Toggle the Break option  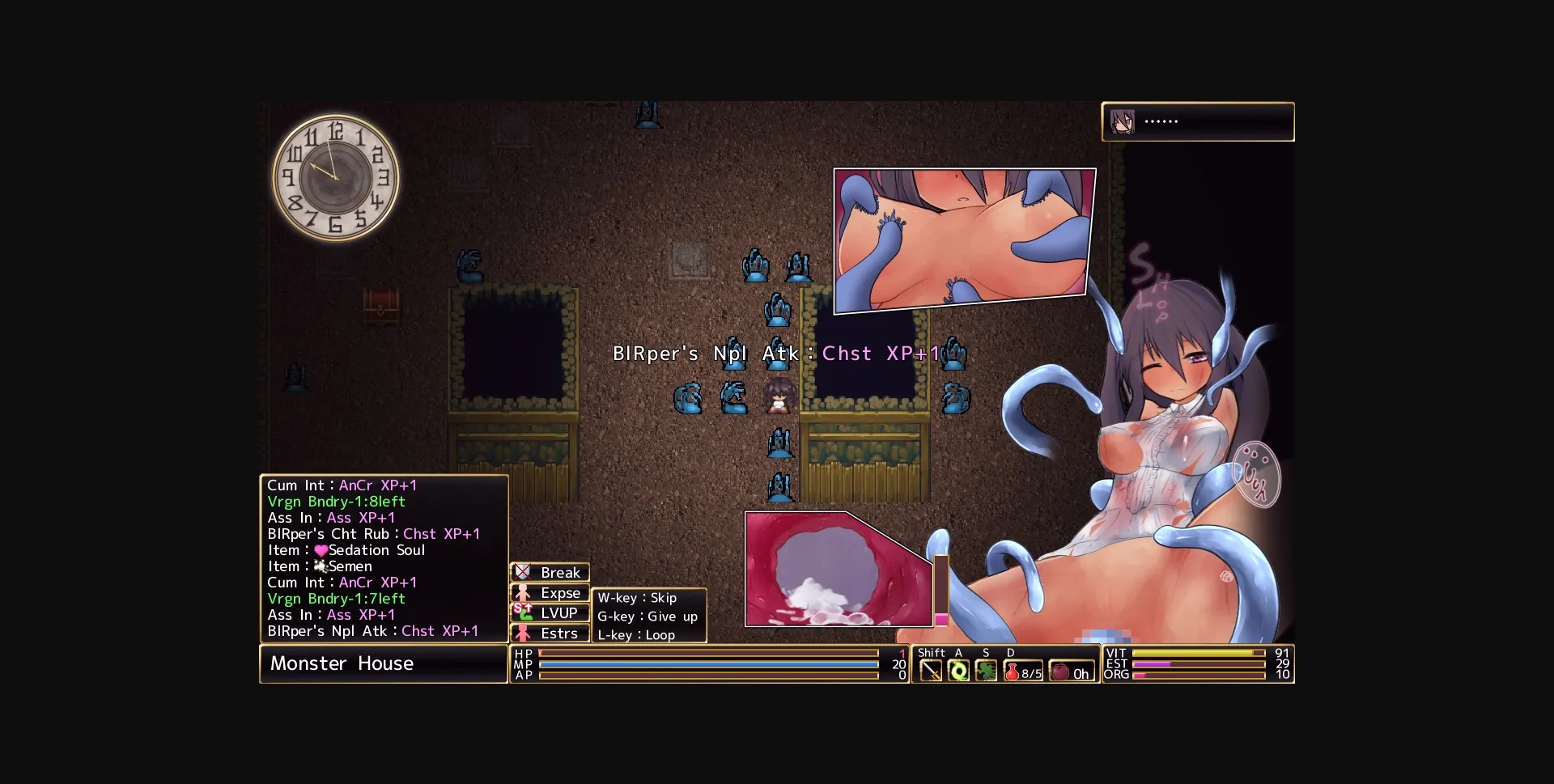559,572
